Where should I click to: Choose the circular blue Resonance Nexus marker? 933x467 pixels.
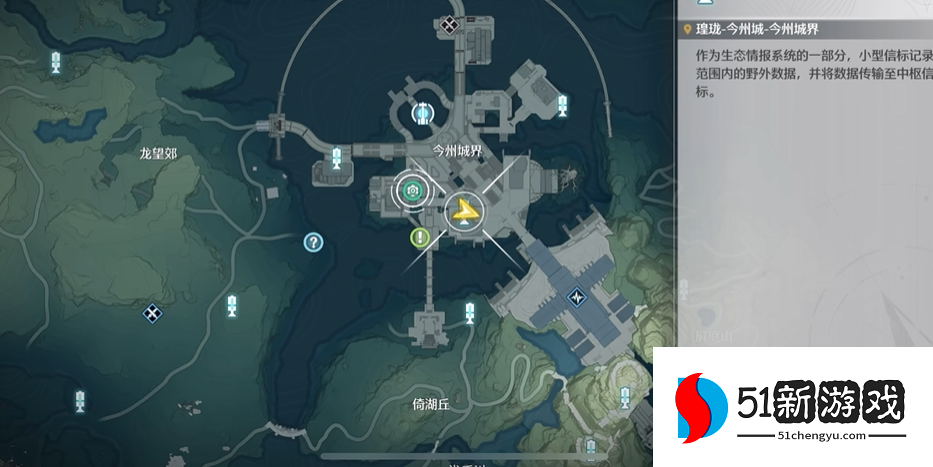pos(424,114)
